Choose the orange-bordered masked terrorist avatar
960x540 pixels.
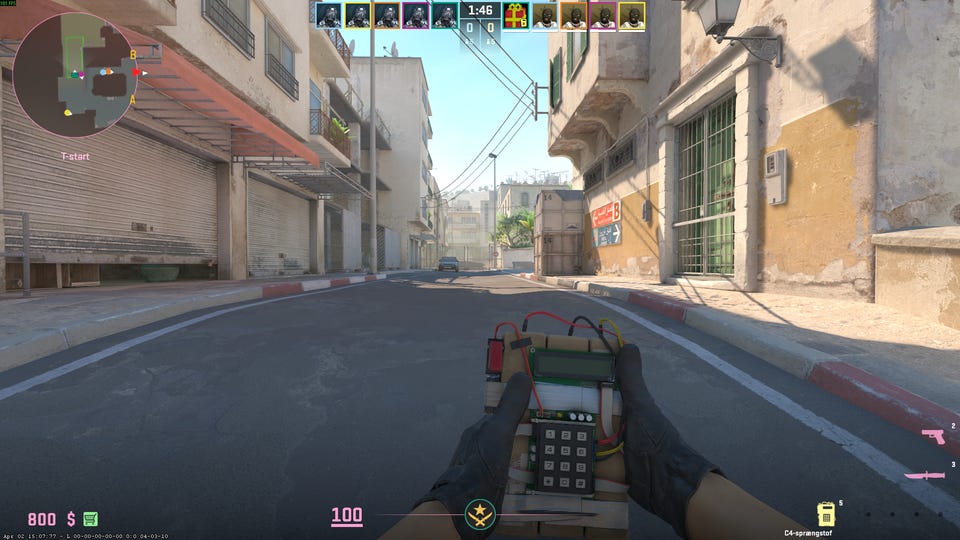[573, 15]
